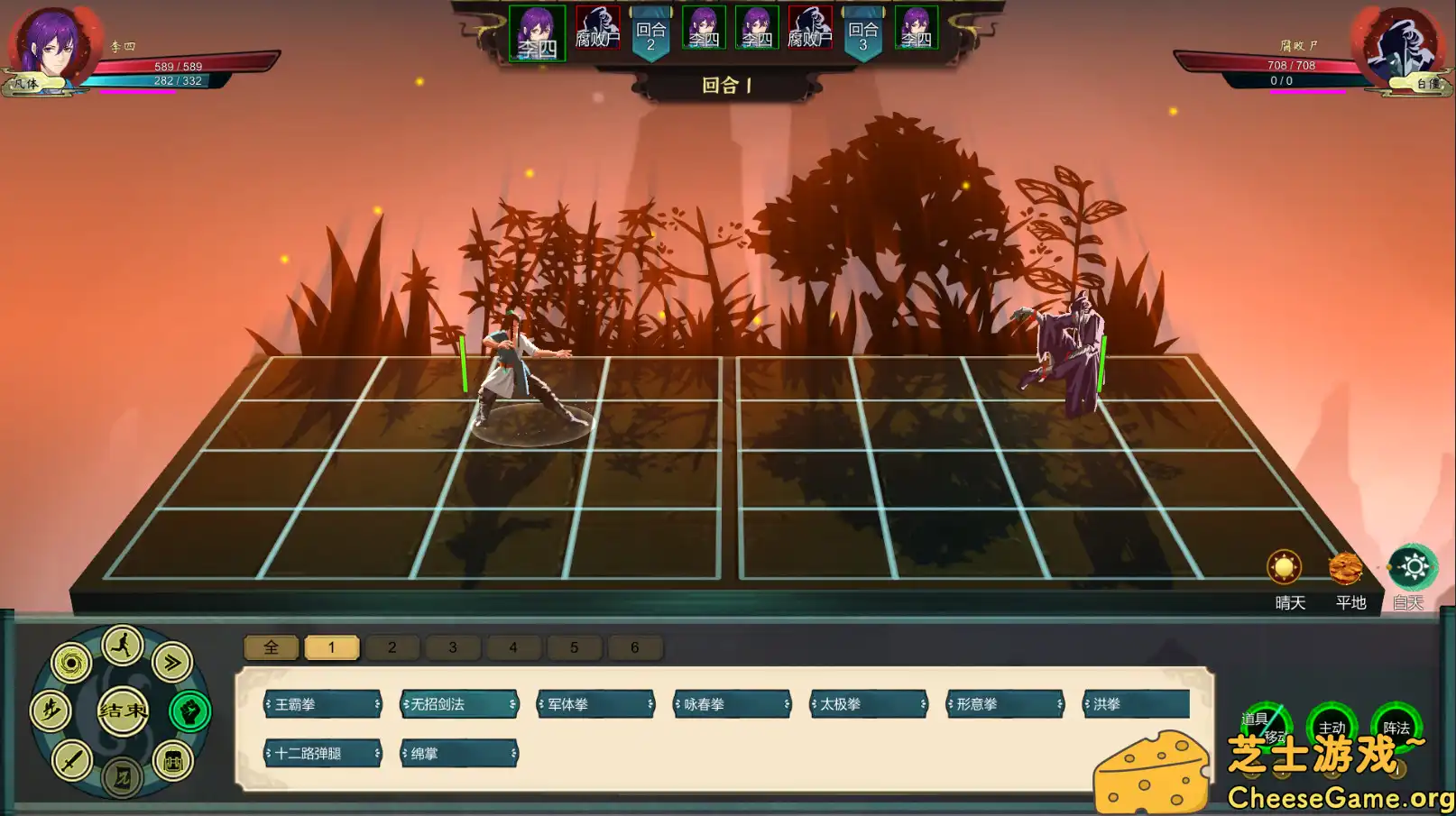Use the 咏春拳 skill

pyautogui.click(x=732, y=704)
